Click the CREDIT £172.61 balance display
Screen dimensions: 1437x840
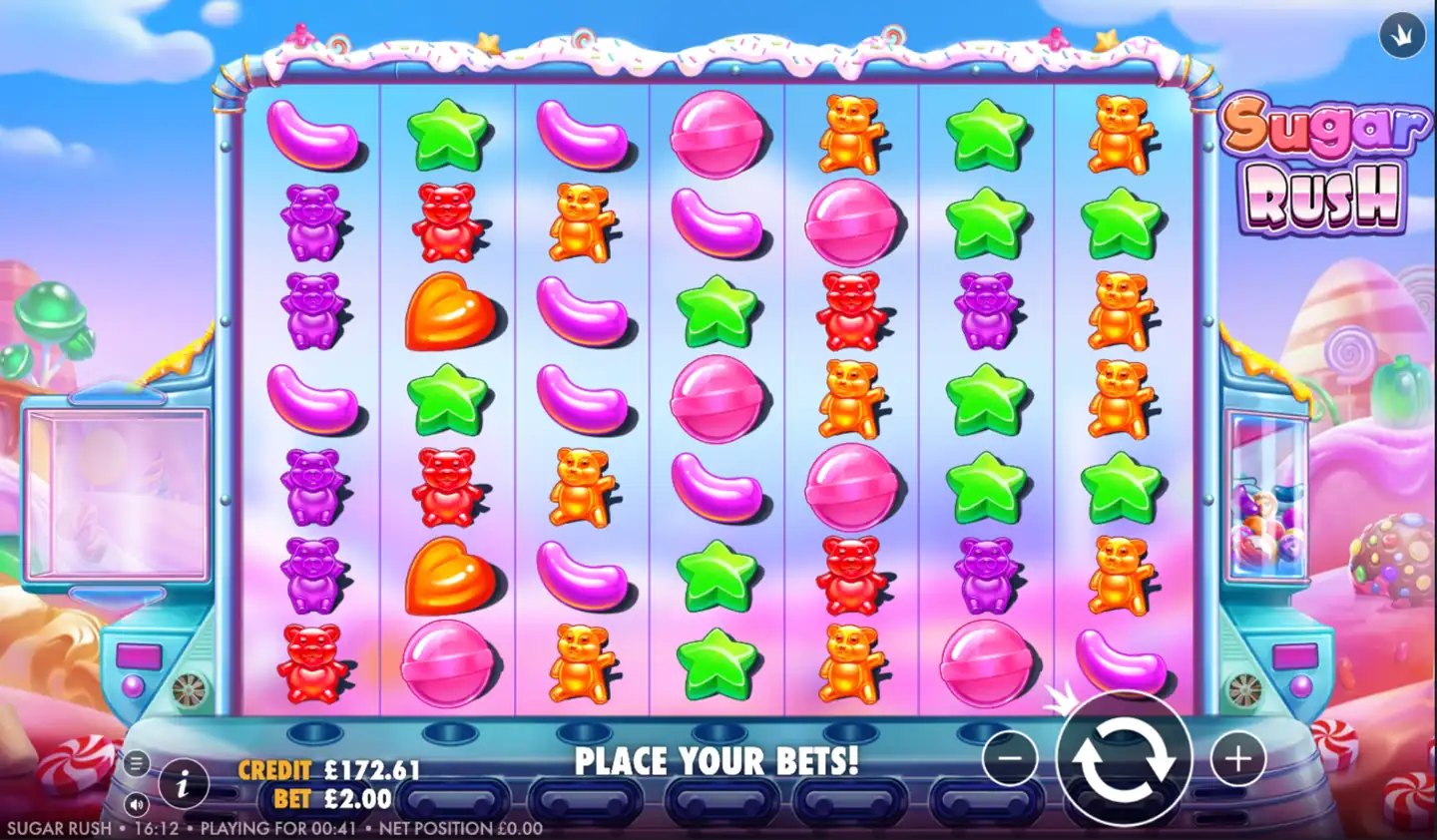[329, 770]
